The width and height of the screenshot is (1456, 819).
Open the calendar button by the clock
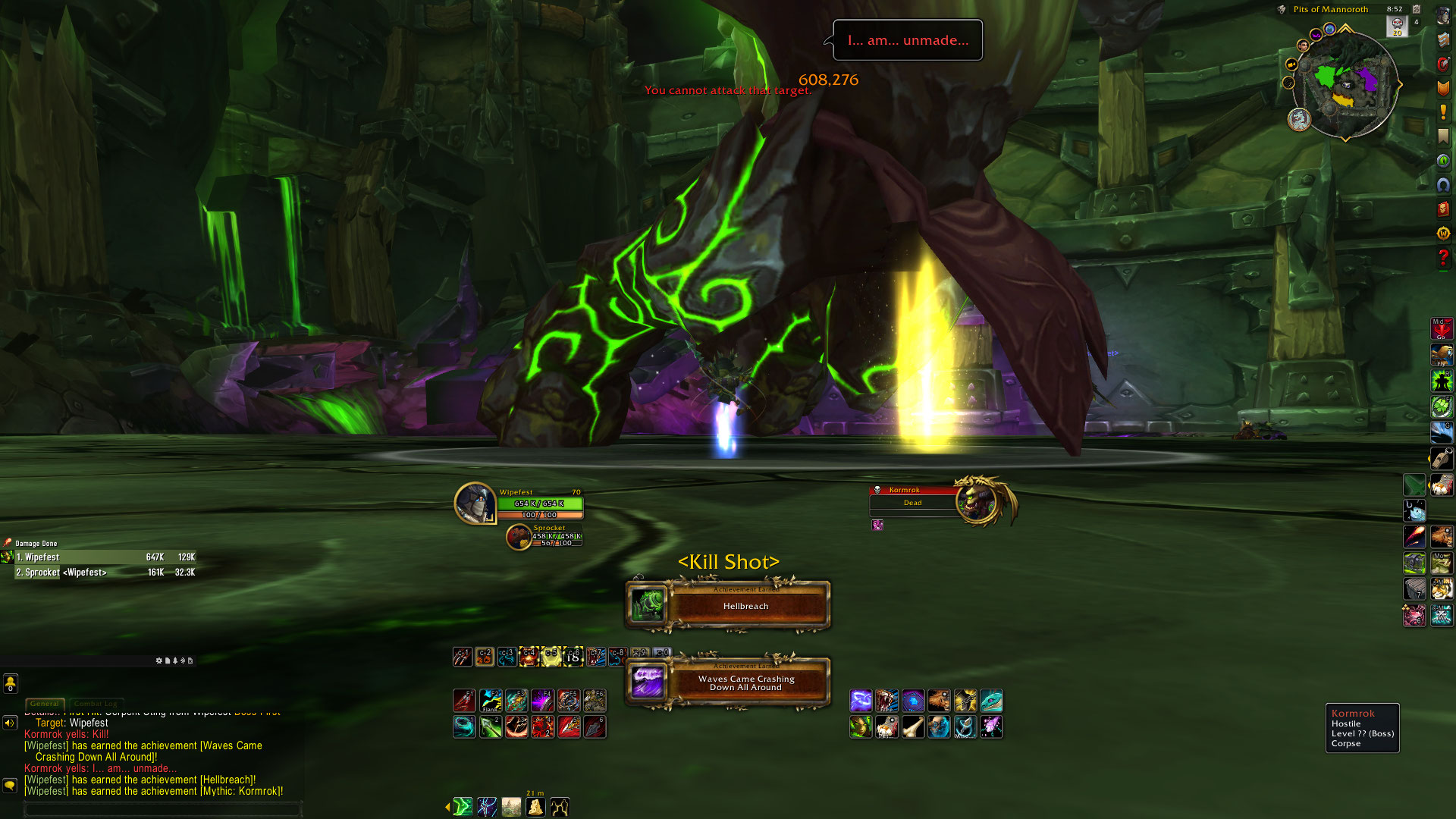[x=1417, y=9]
